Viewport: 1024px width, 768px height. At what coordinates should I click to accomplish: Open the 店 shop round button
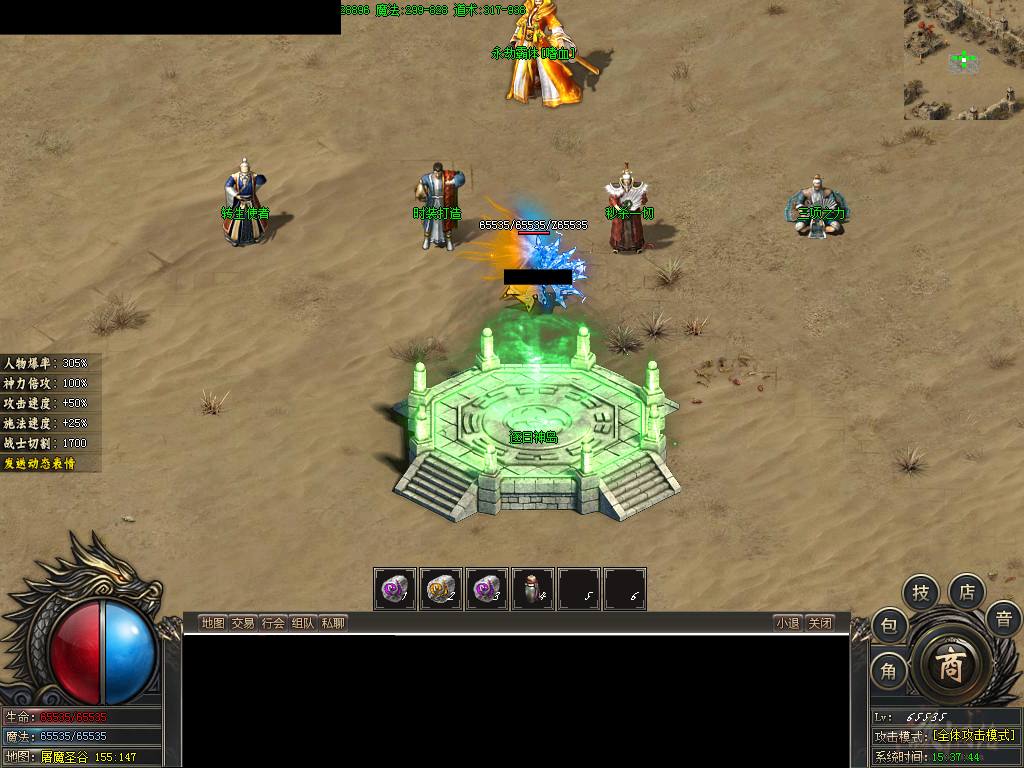pos(967,591)
